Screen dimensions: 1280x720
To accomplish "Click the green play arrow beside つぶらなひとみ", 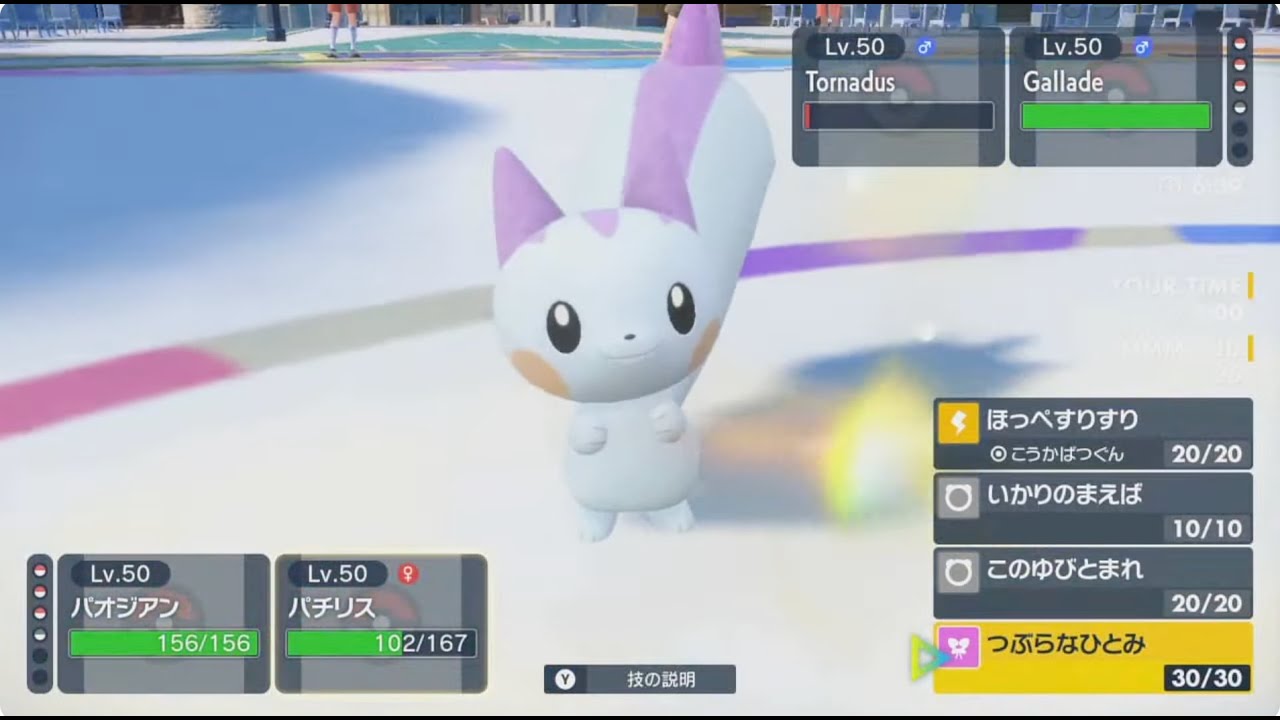I will tap(927, 659).
